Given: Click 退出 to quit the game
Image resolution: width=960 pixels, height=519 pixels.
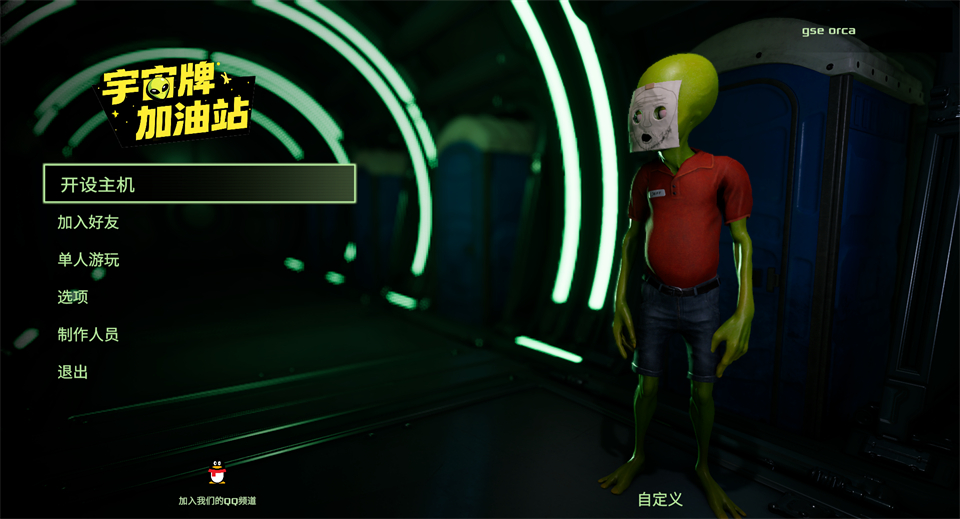Looking at the screenshot, I should pos(73,372).
